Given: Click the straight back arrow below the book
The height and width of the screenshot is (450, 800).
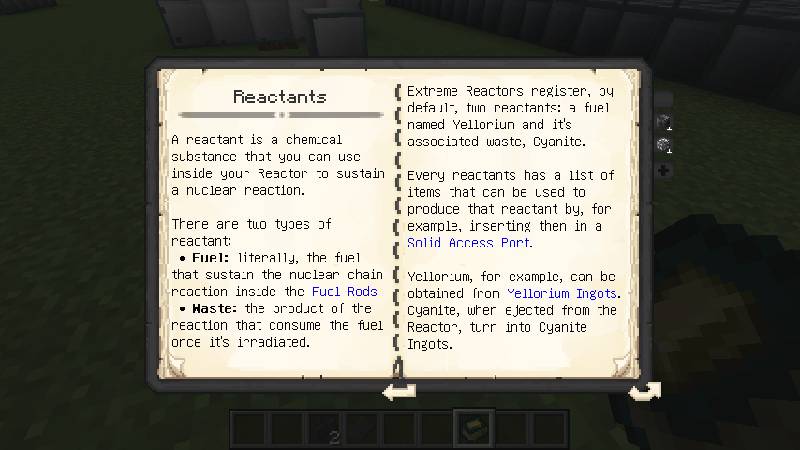Looking at the screenshot, I should click(x=399, y=392).
